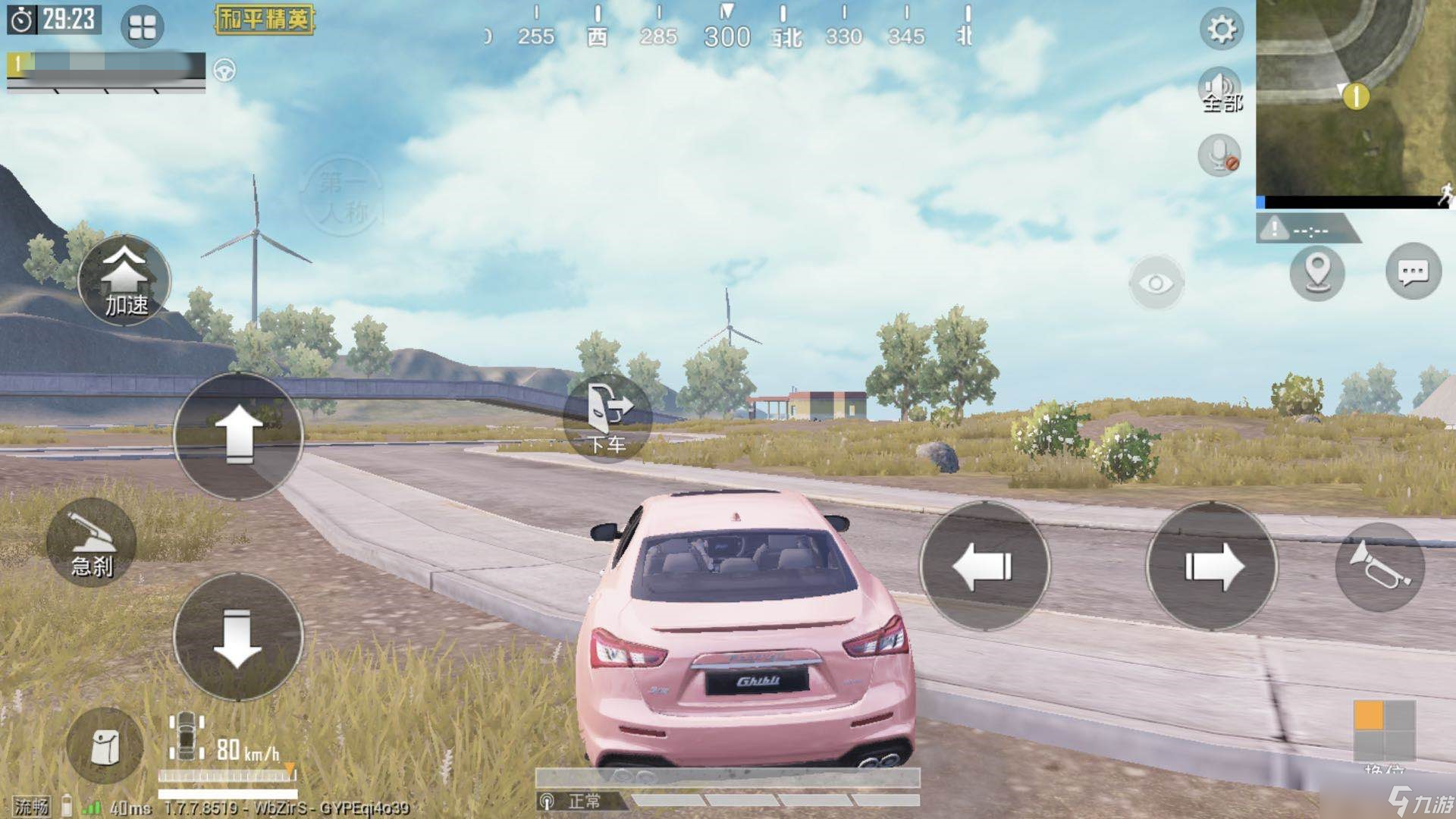Place a map marker with pin icon
Image resolution: width=1456 pixels, height=819 pixels.
point(1317,272)
